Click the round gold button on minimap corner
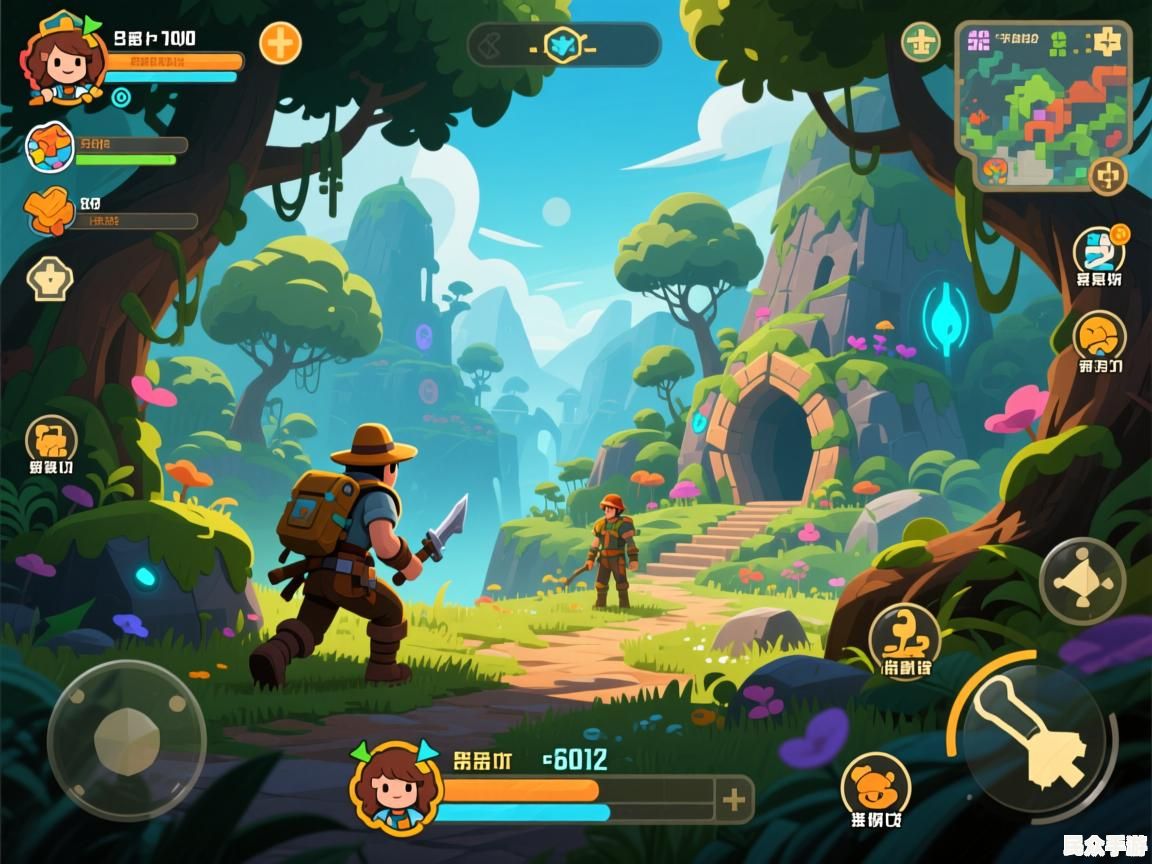 click(x=1107, y=176)
